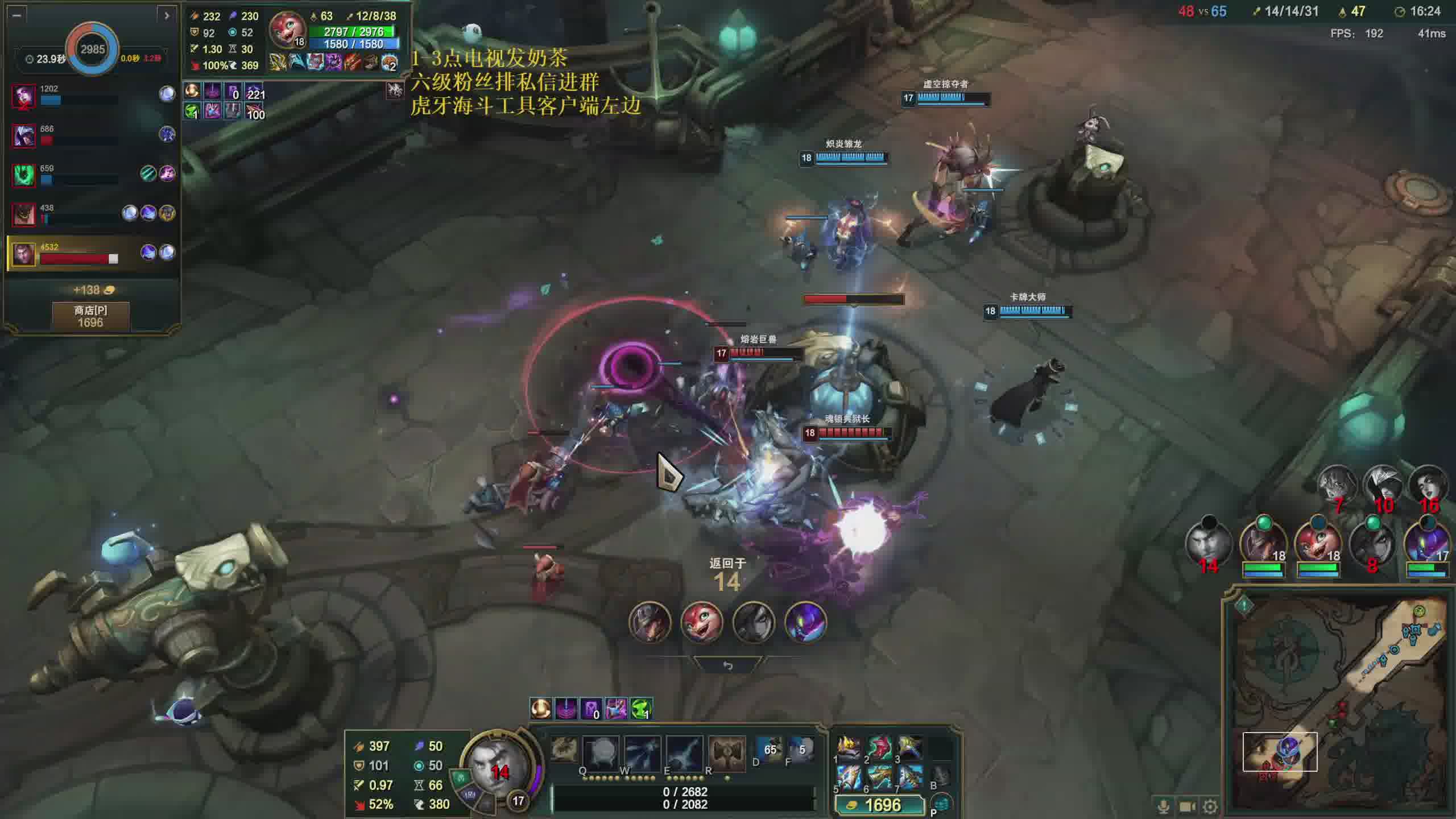
Task: Toggle the video camera button
Action: pos(1187,806)
